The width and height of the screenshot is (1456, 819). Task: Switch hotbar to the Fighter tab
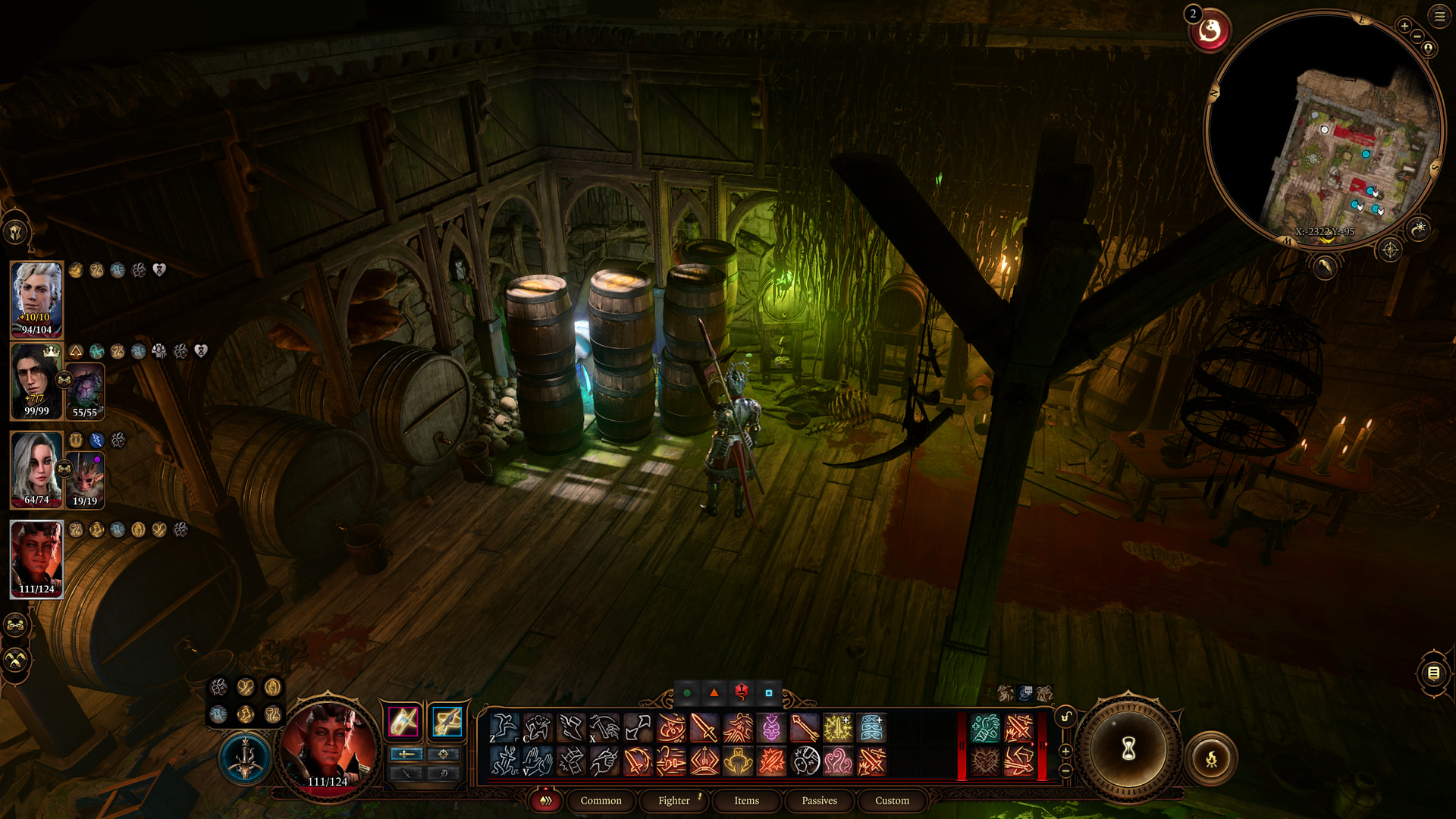pos(673,801)
